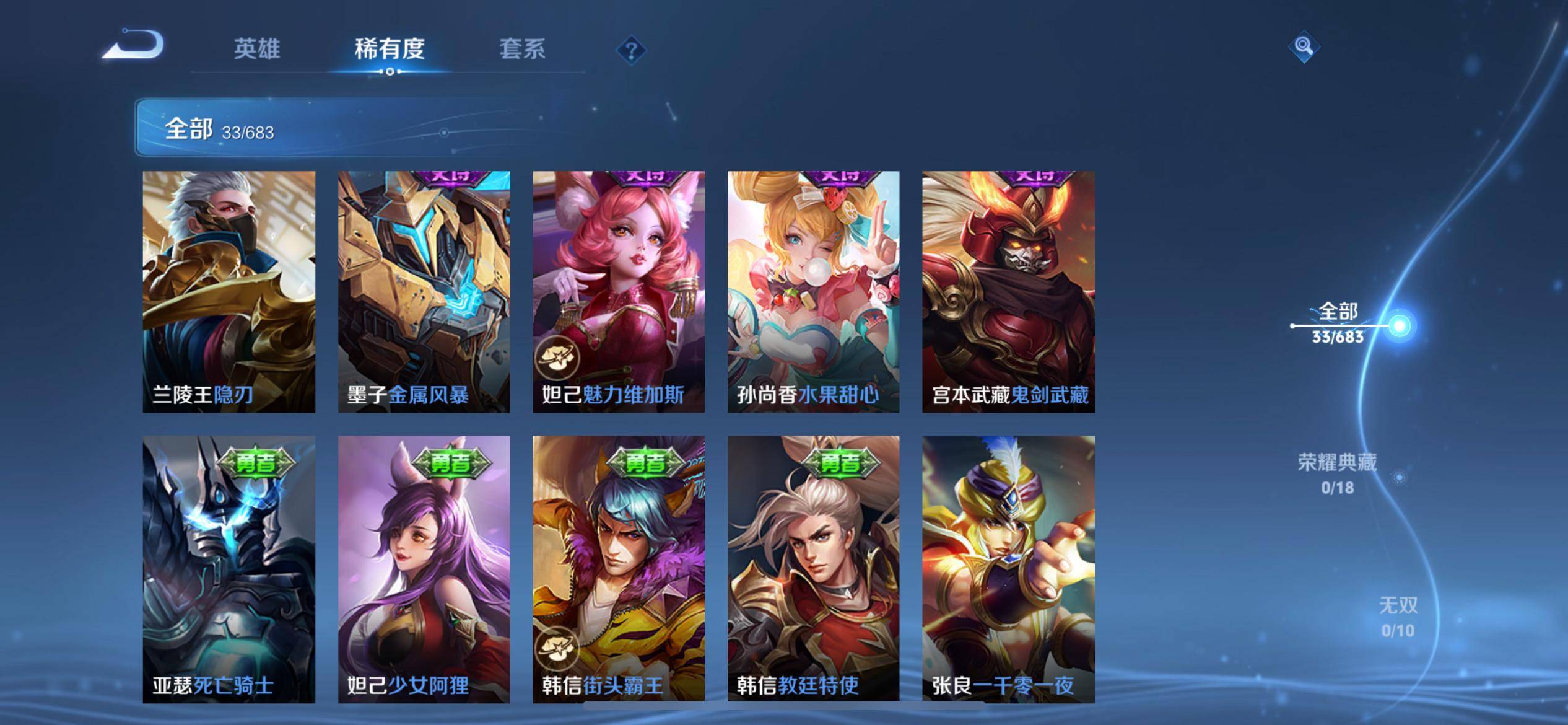
Task: Filter by 荣耀典藏 rarity
Action: click(x=1337, y=474)
